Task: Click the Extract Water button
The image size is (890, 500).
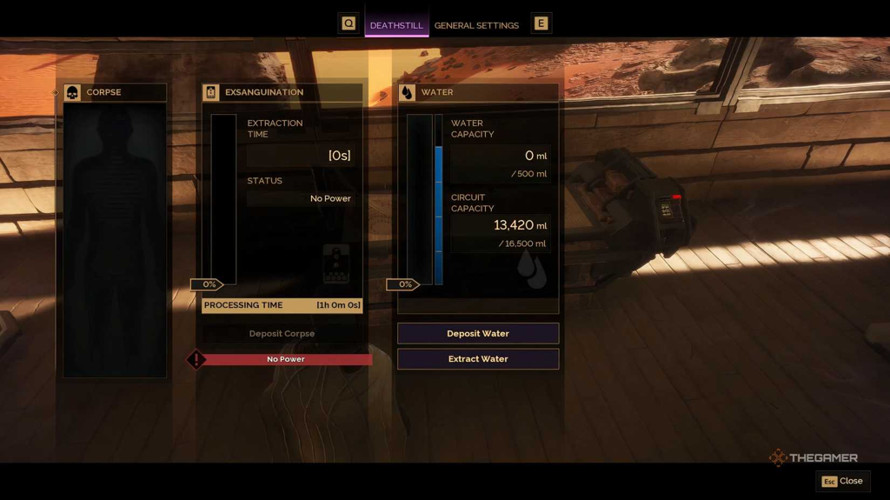Action: [x=478, y=359]
